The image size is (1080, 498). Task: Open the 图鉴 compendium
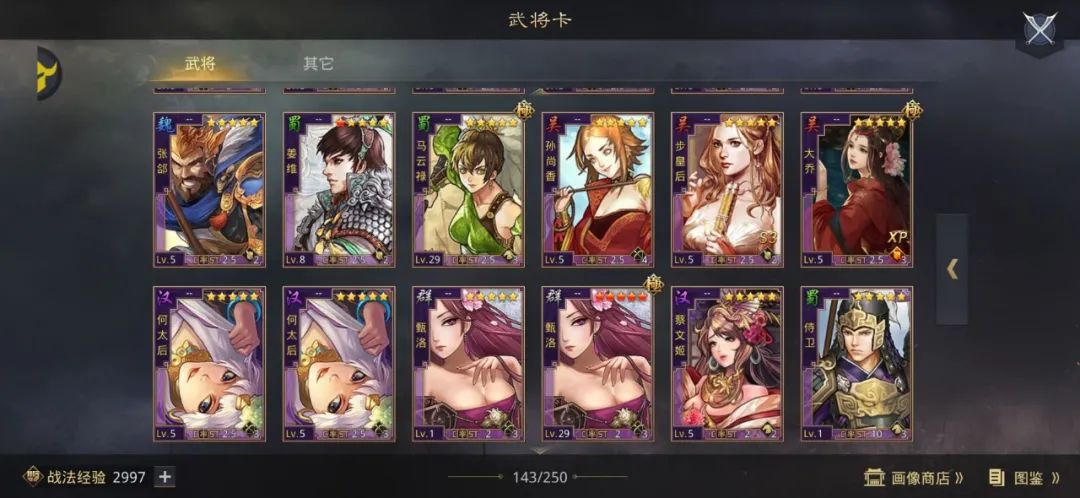[x=1023, y=477]
